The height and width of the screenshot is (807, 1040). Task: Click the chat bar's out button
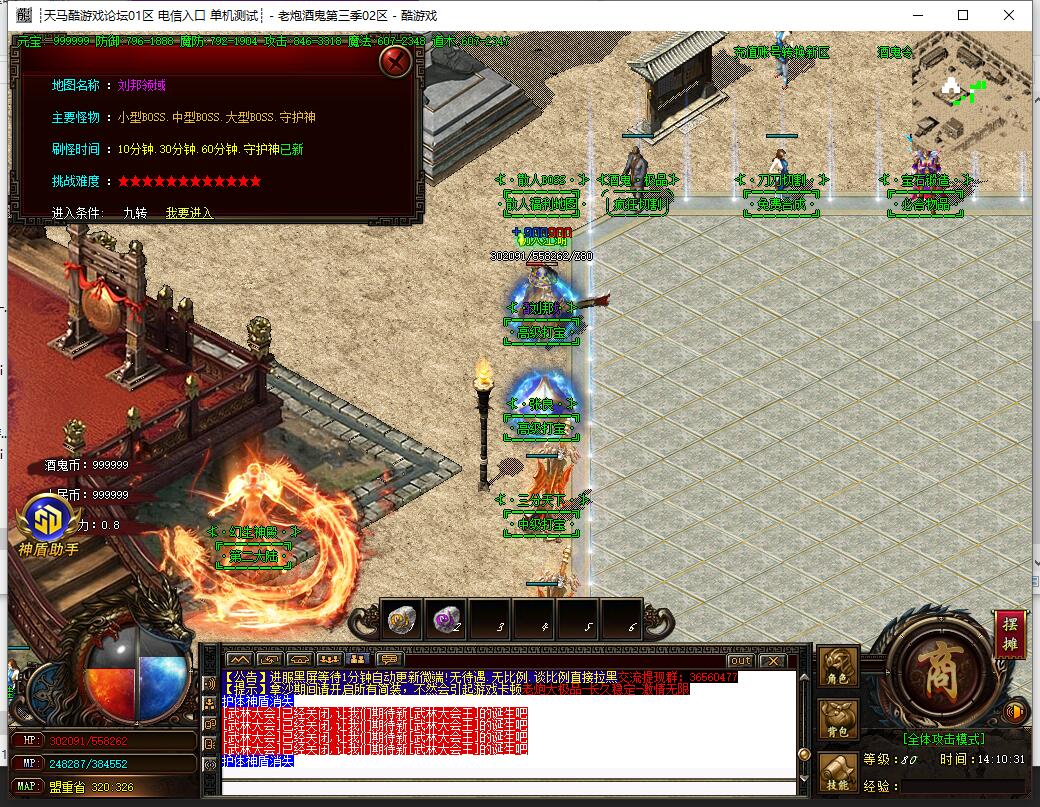pos(740,660)
